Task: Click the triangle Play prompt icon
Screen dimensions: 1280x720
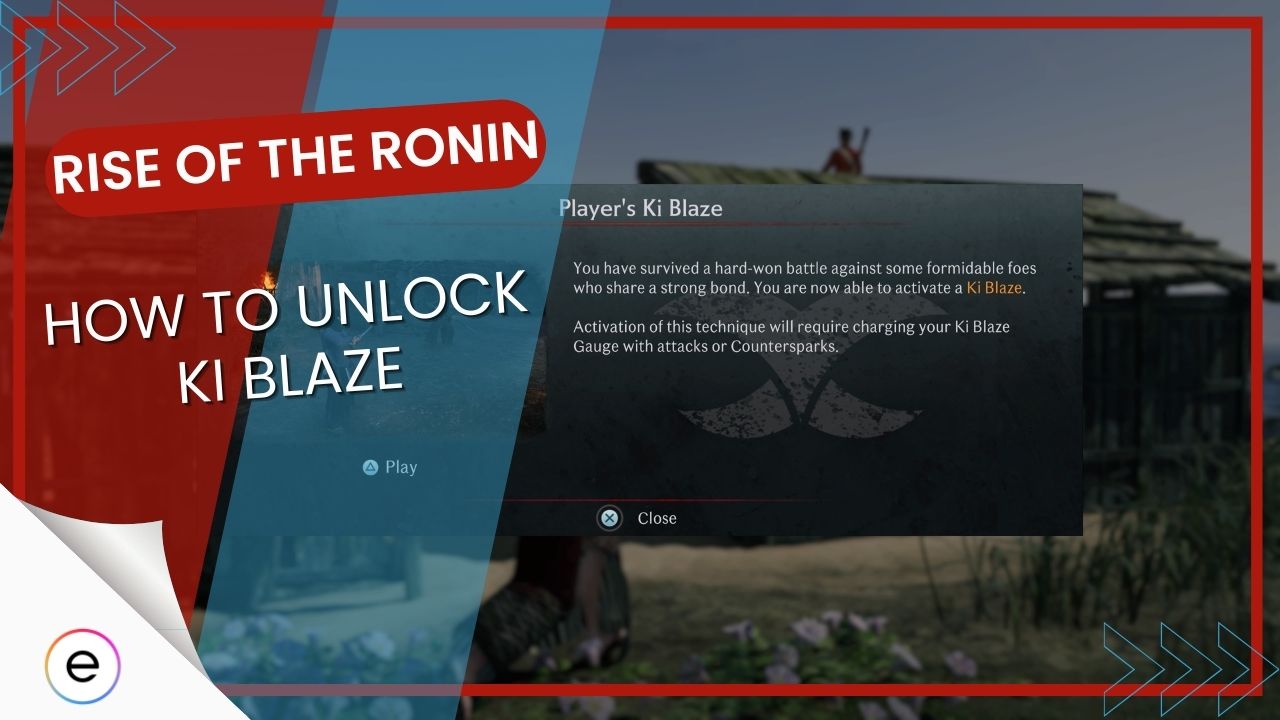Action: pyautogui.click(x=371, y=467)
